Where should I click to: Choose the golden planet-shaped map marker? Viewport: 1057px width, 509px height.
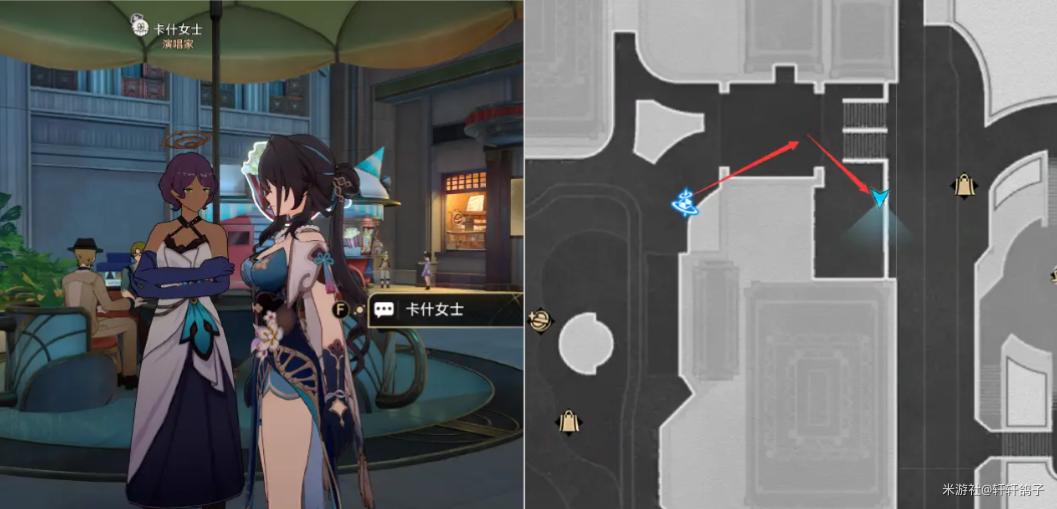541,321
